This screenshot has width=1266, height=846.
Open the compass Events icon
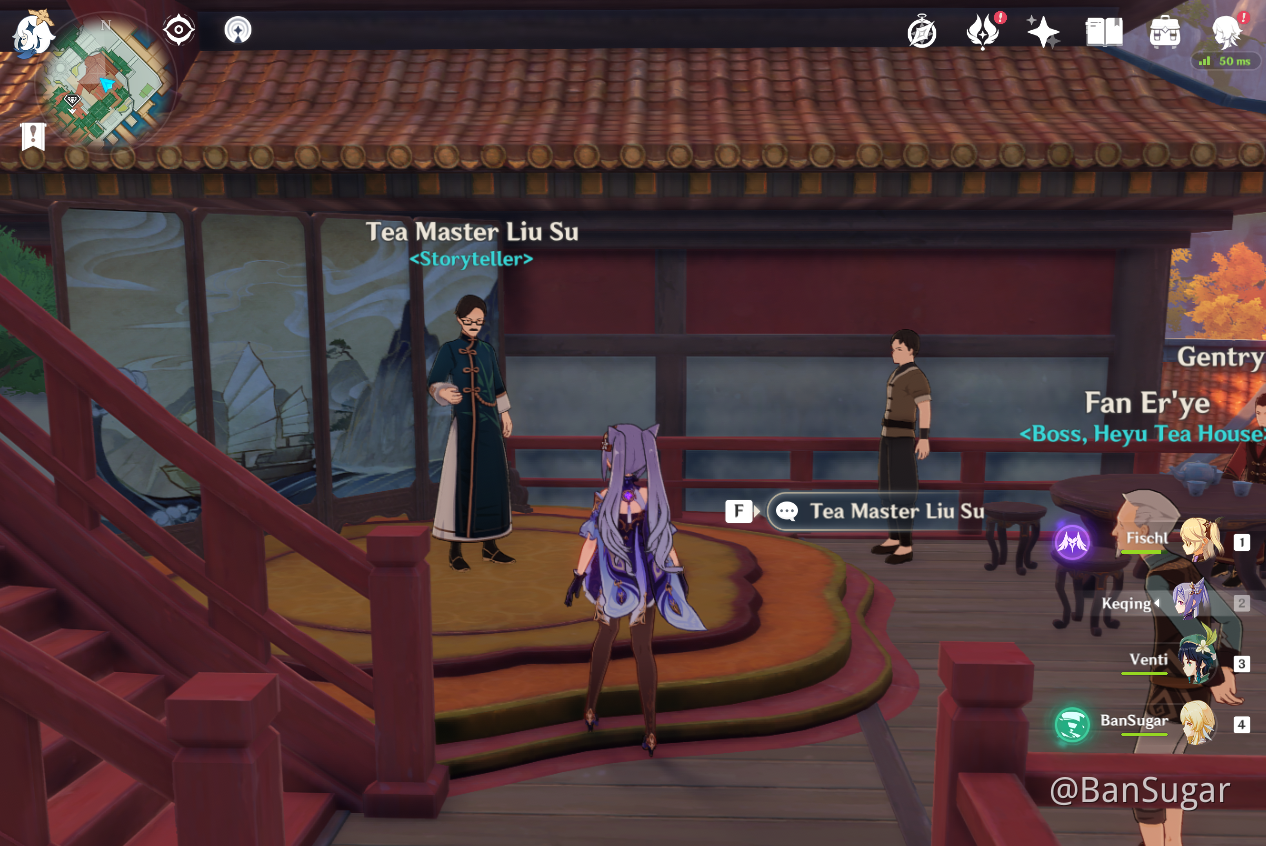(921, 32)
